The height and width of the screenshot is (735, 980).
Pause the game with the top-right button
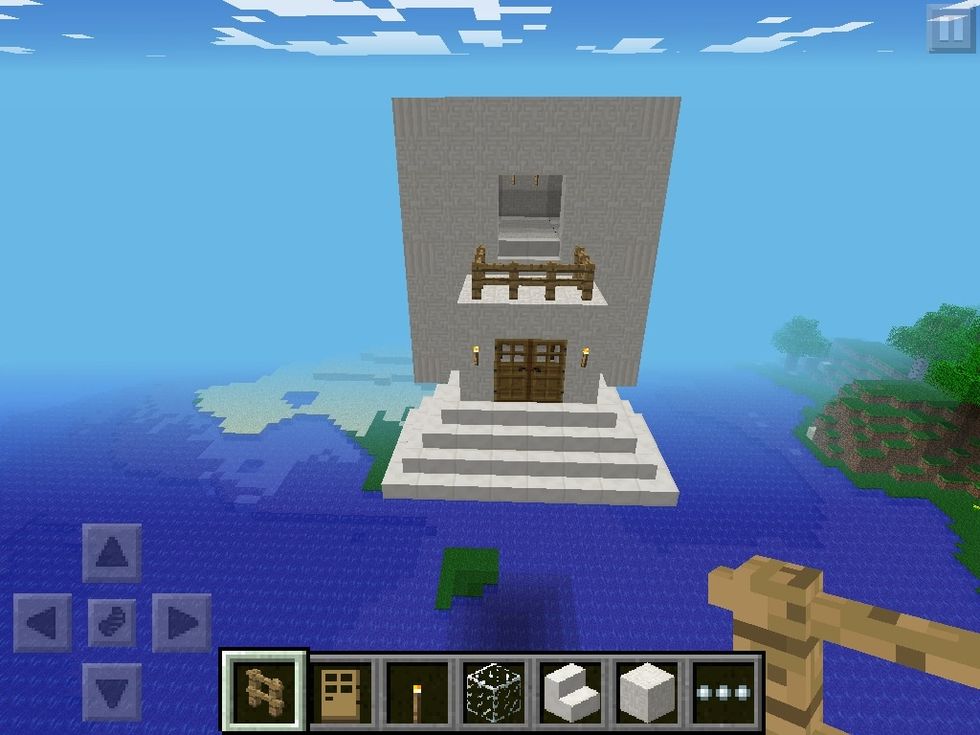click(x=947, y=28)
